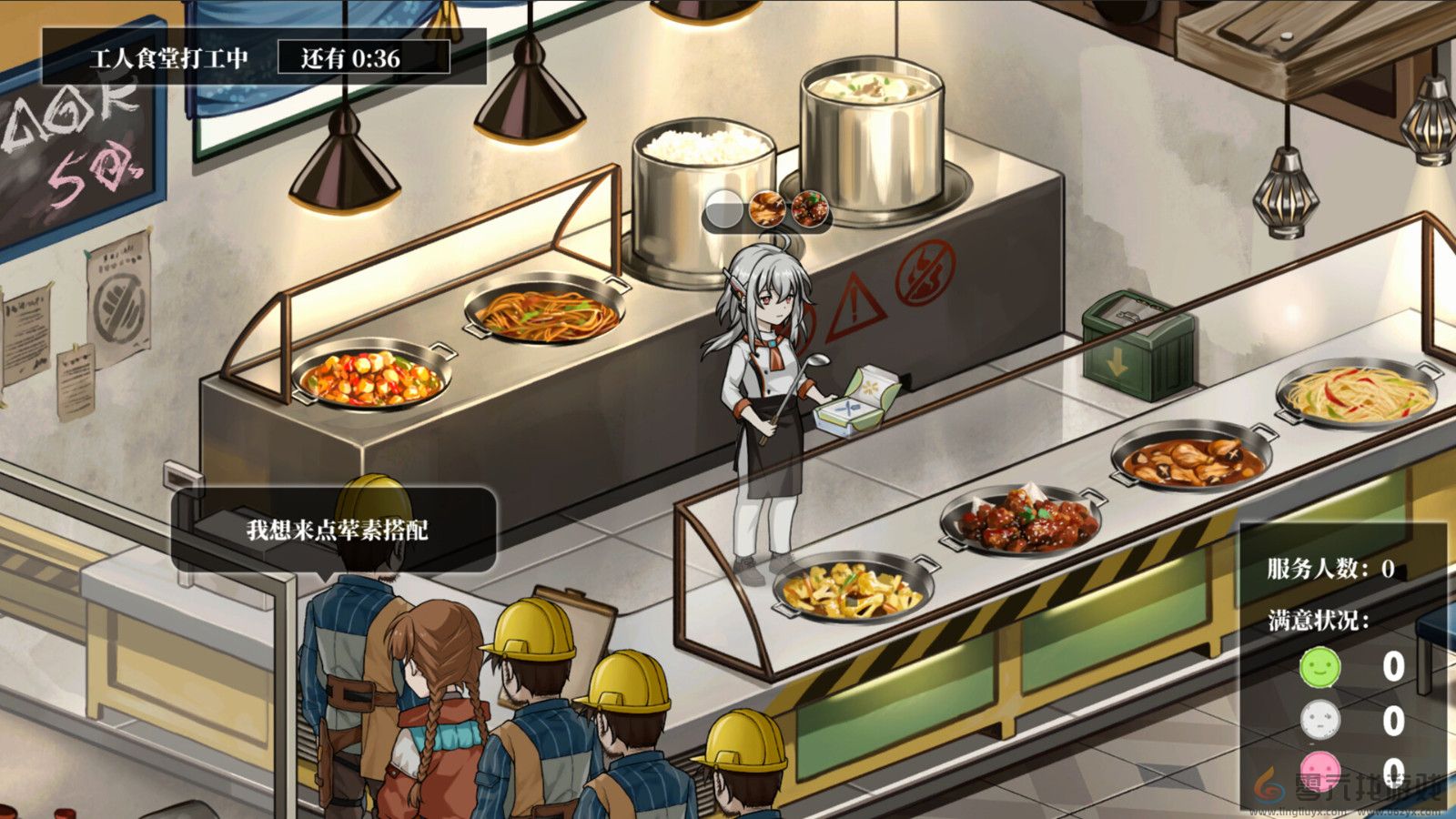The height and width of the screenshot is (819, 1456).
Task: Click the meatball dish icon in the order bubble
Action: (810, 207)
